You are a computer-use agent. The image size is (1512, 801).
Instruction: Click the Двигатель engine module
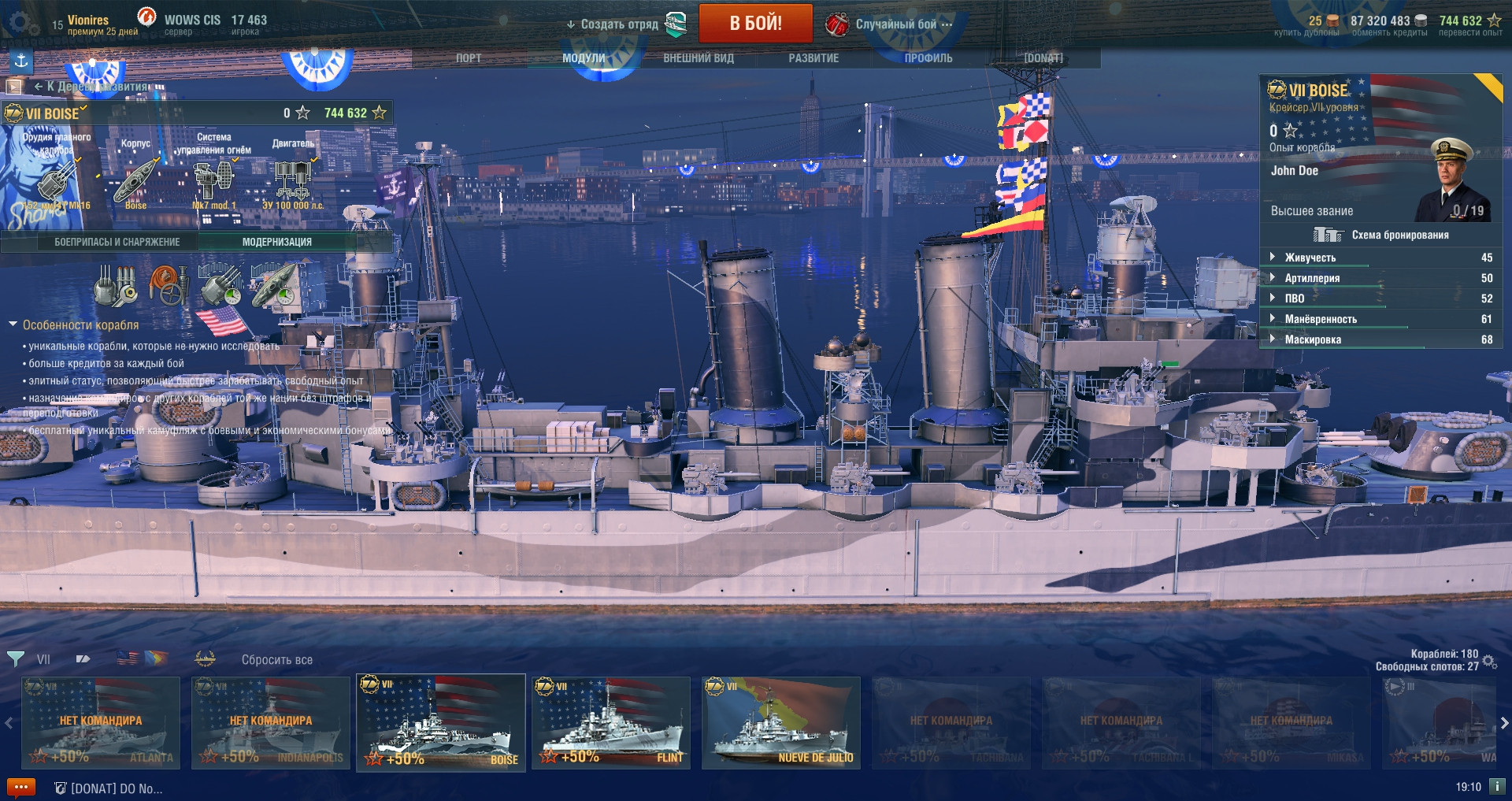293,178
